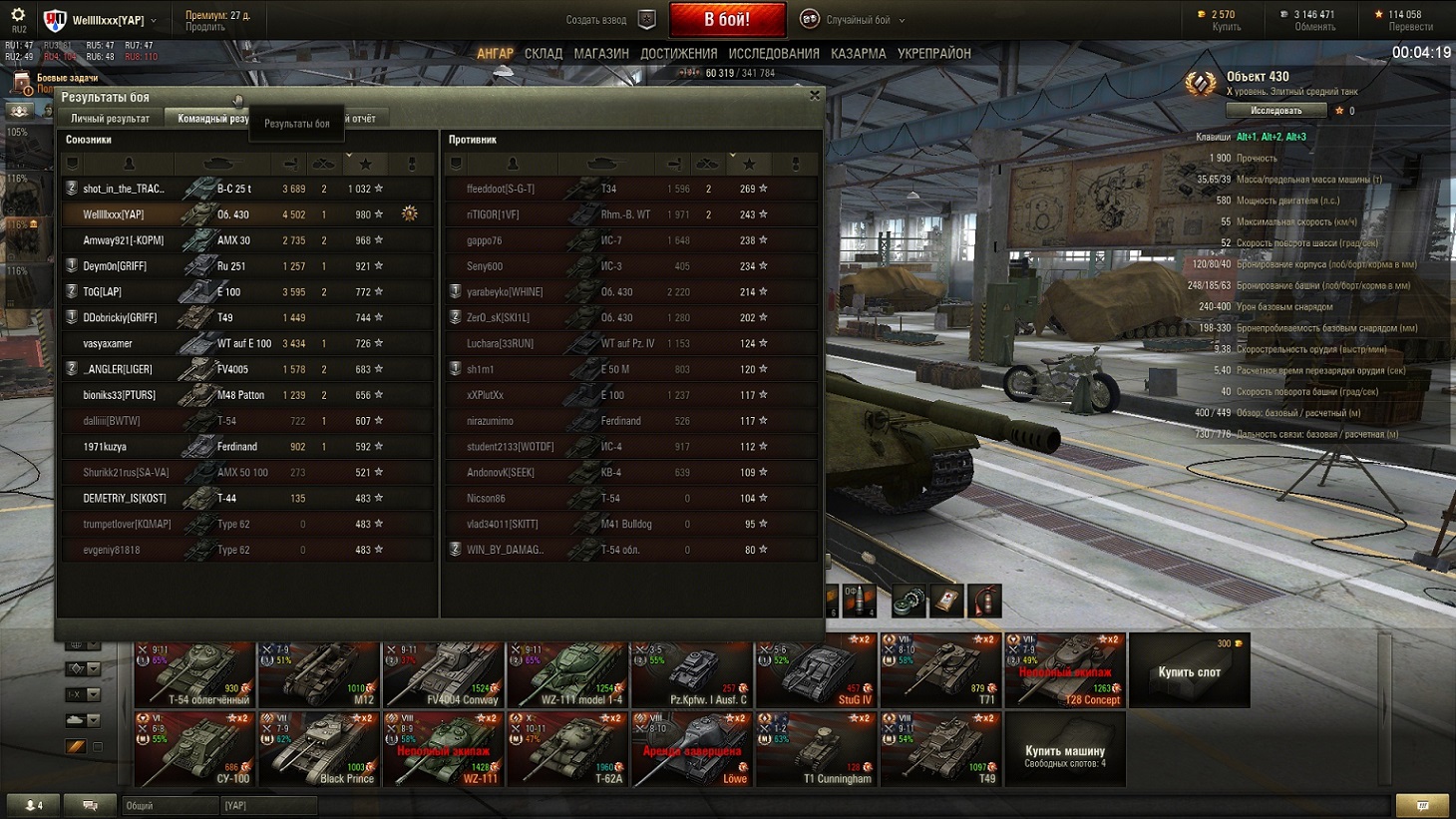Click the Купить машину button
Image resolution: width=1456 pixels, height=819 pixels.
(x=1064, y=752)
